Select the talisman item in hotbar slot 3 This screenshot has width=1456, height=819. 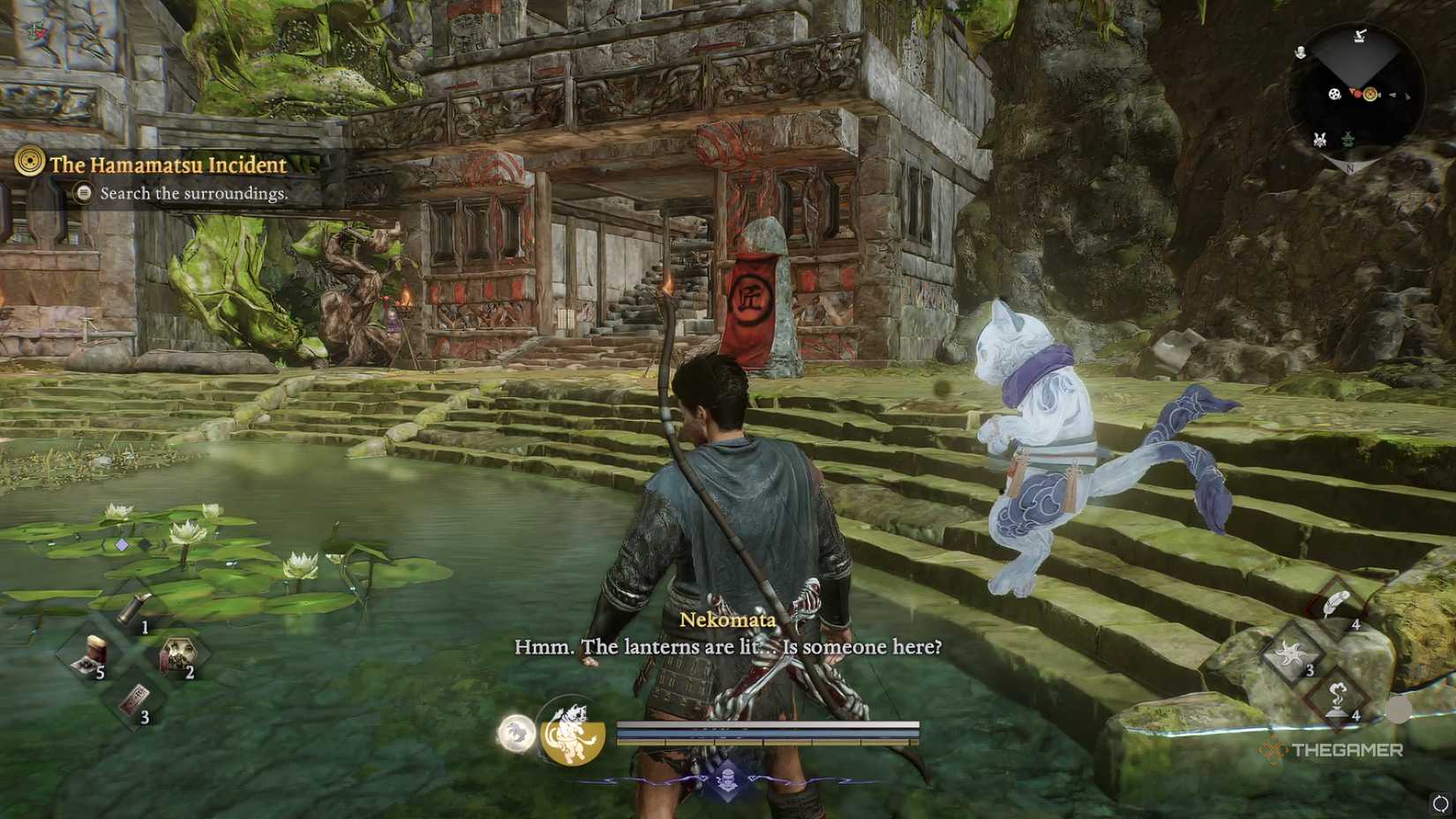pyautogui.click(x=135, y=696)
